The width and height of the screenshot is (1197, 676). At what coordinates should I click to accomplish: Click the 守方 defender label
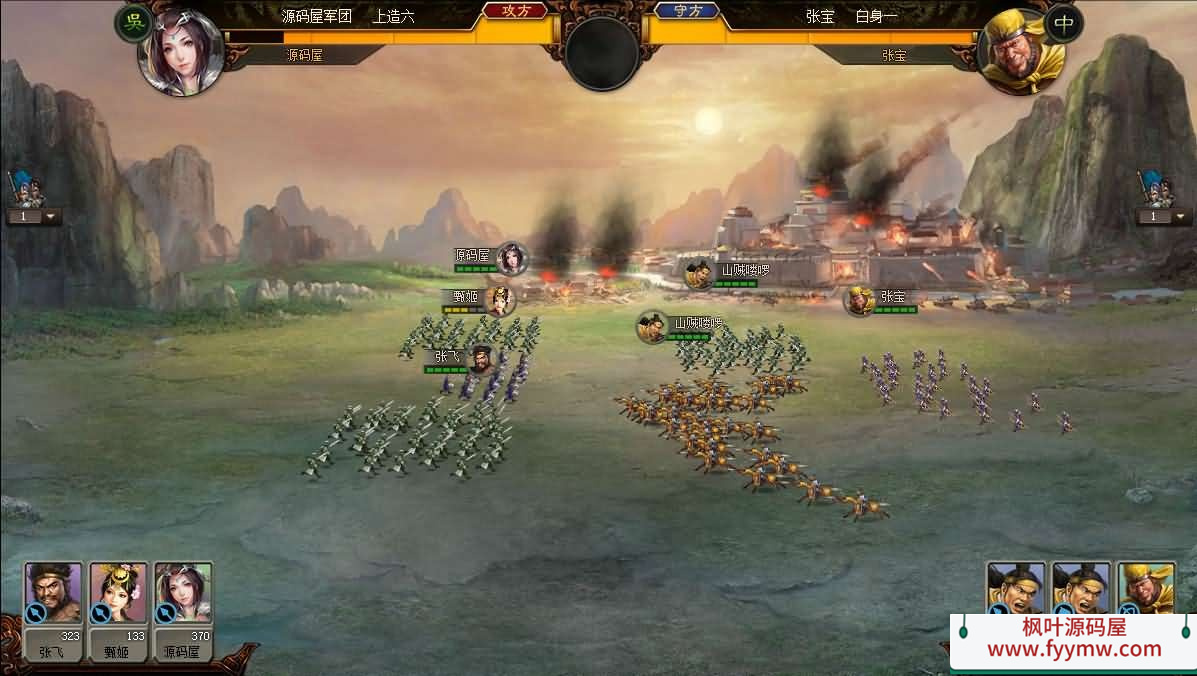point(688,11)
